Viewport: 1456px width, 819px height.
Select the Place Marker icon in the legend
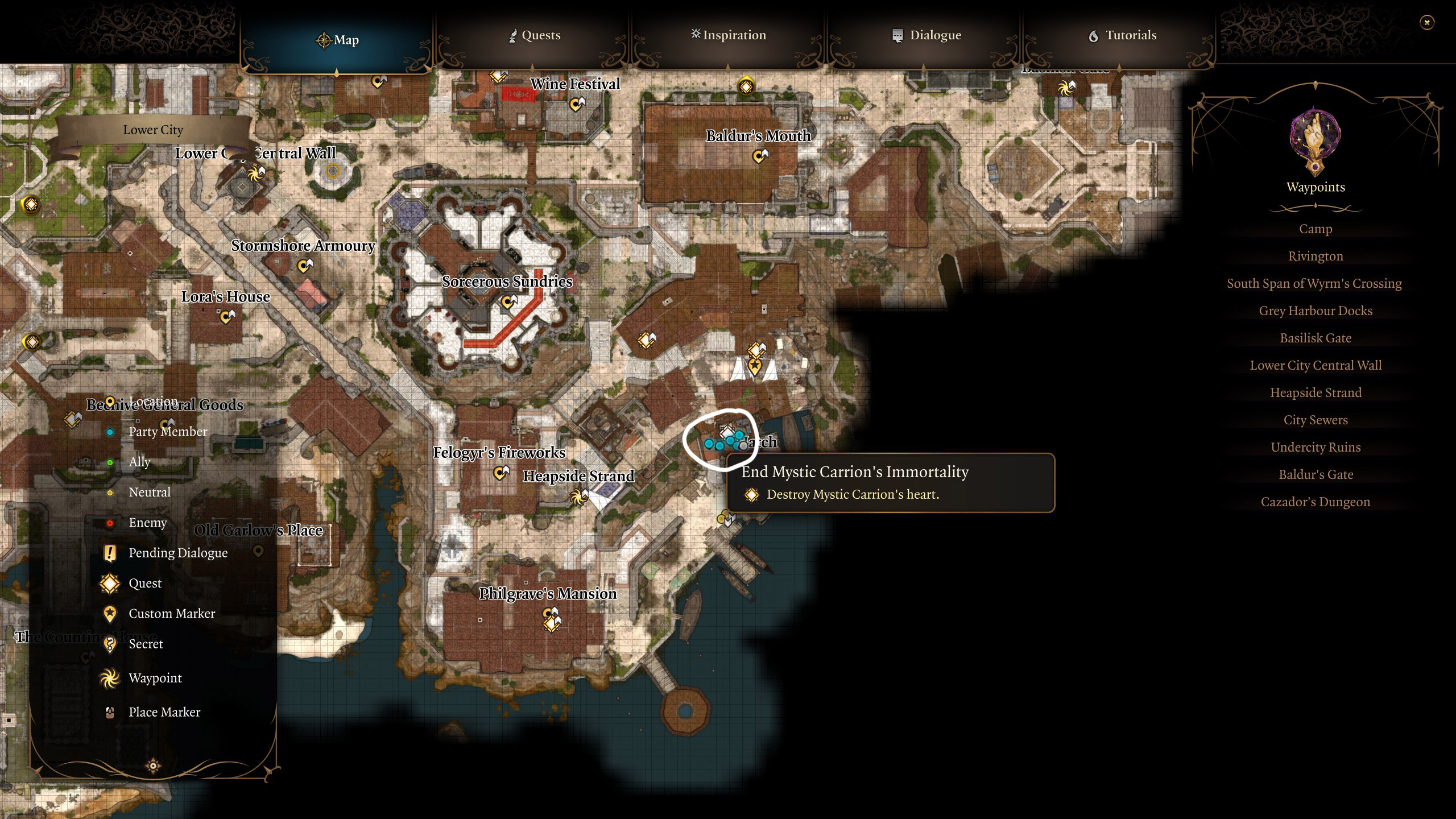[110, 712]
